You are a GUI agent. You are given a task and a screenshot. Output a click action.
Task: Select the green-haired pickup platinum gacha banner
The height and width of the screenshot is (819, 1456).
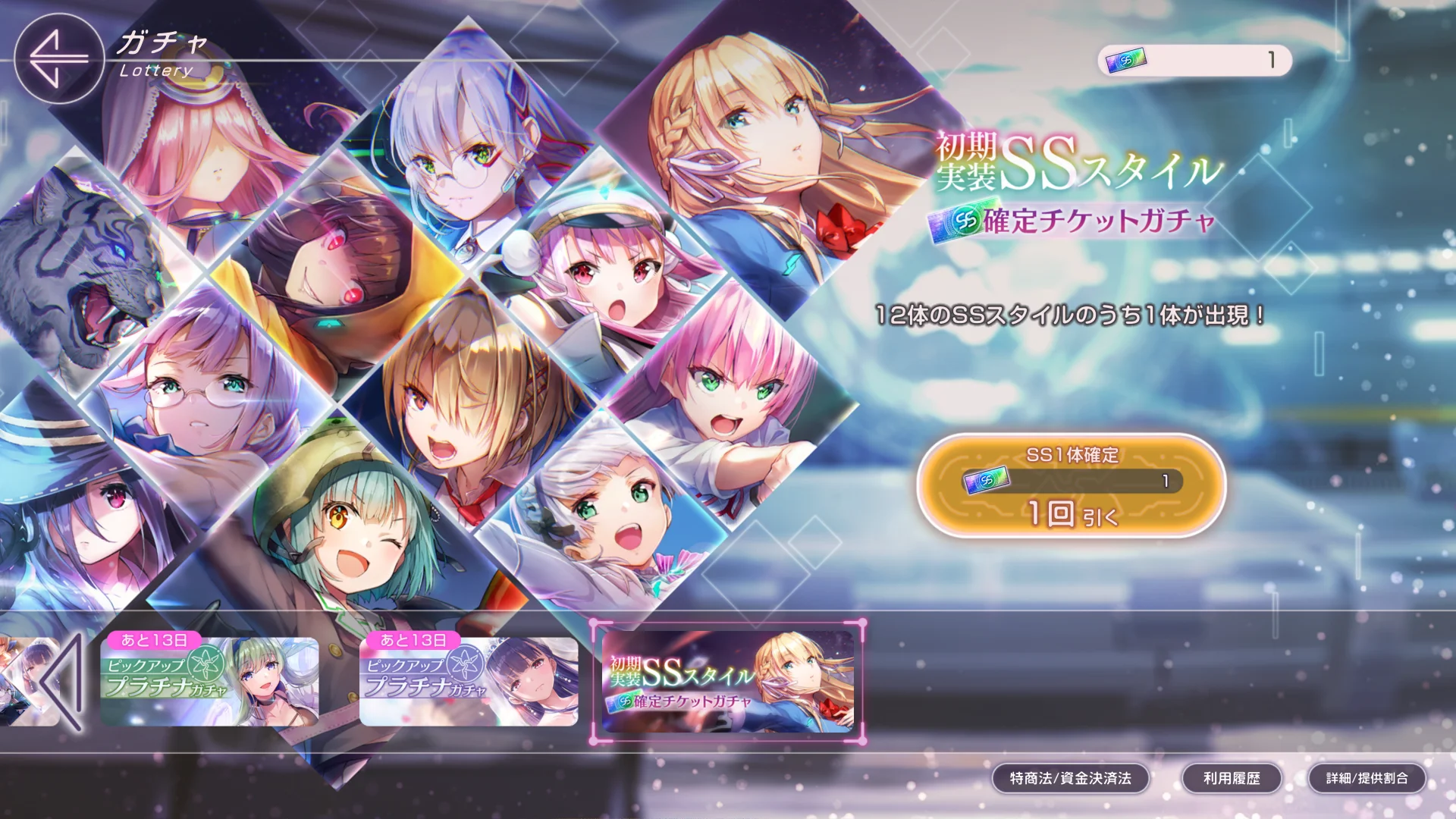[x=210, y=681]
